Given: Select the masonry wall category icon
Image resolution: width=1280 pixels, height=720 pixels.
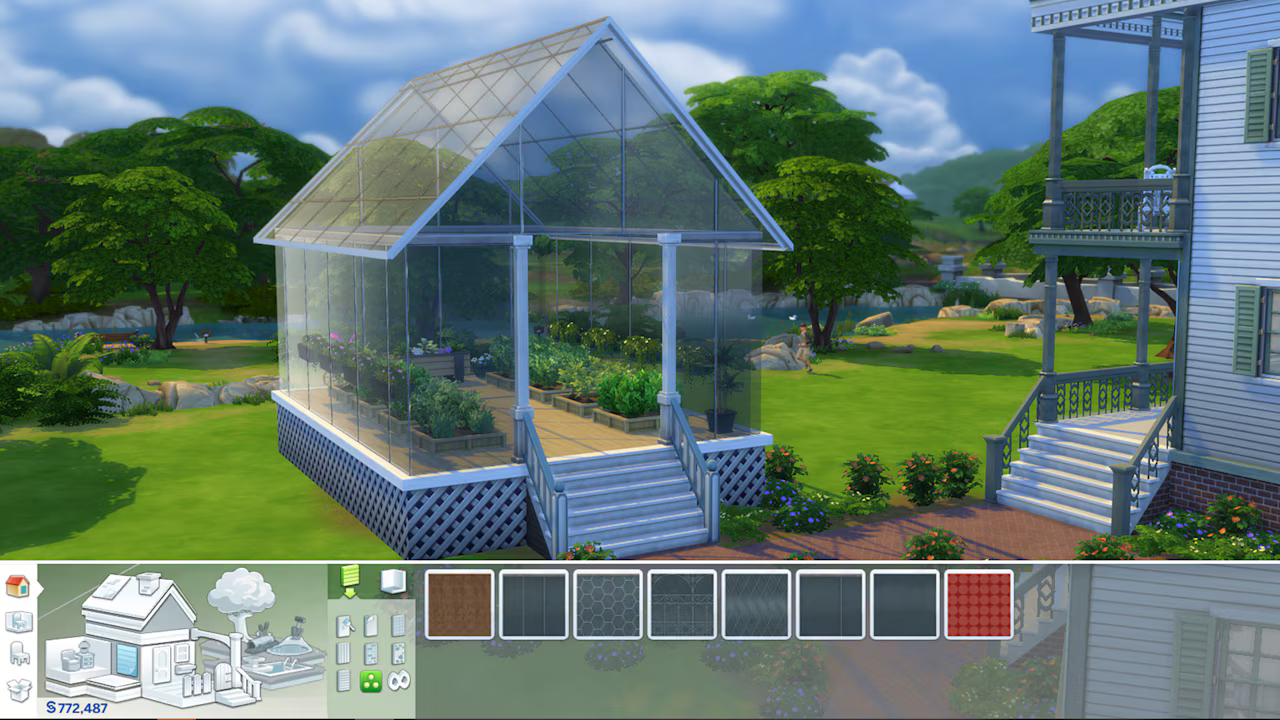Looking at the screenshot, I should (370, 653).
